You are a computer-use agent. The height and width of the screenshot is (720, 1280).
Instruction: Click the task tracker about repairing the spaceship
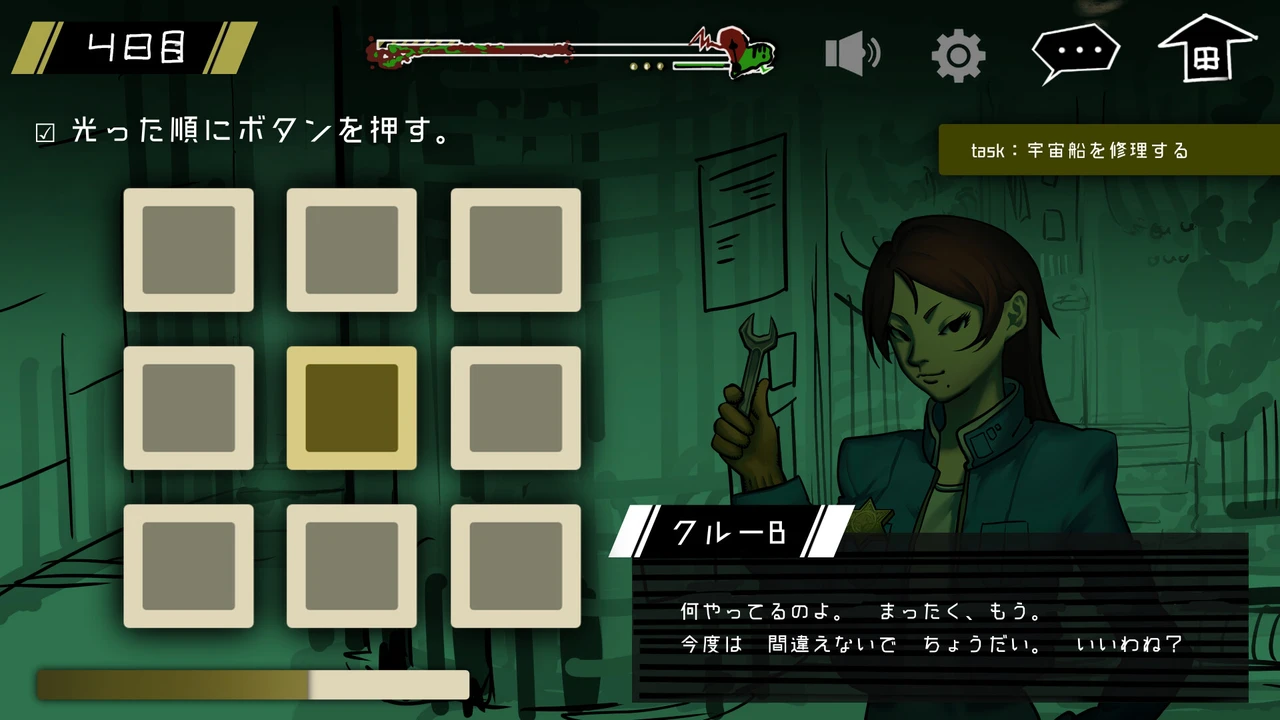(x=1108, y=151)
